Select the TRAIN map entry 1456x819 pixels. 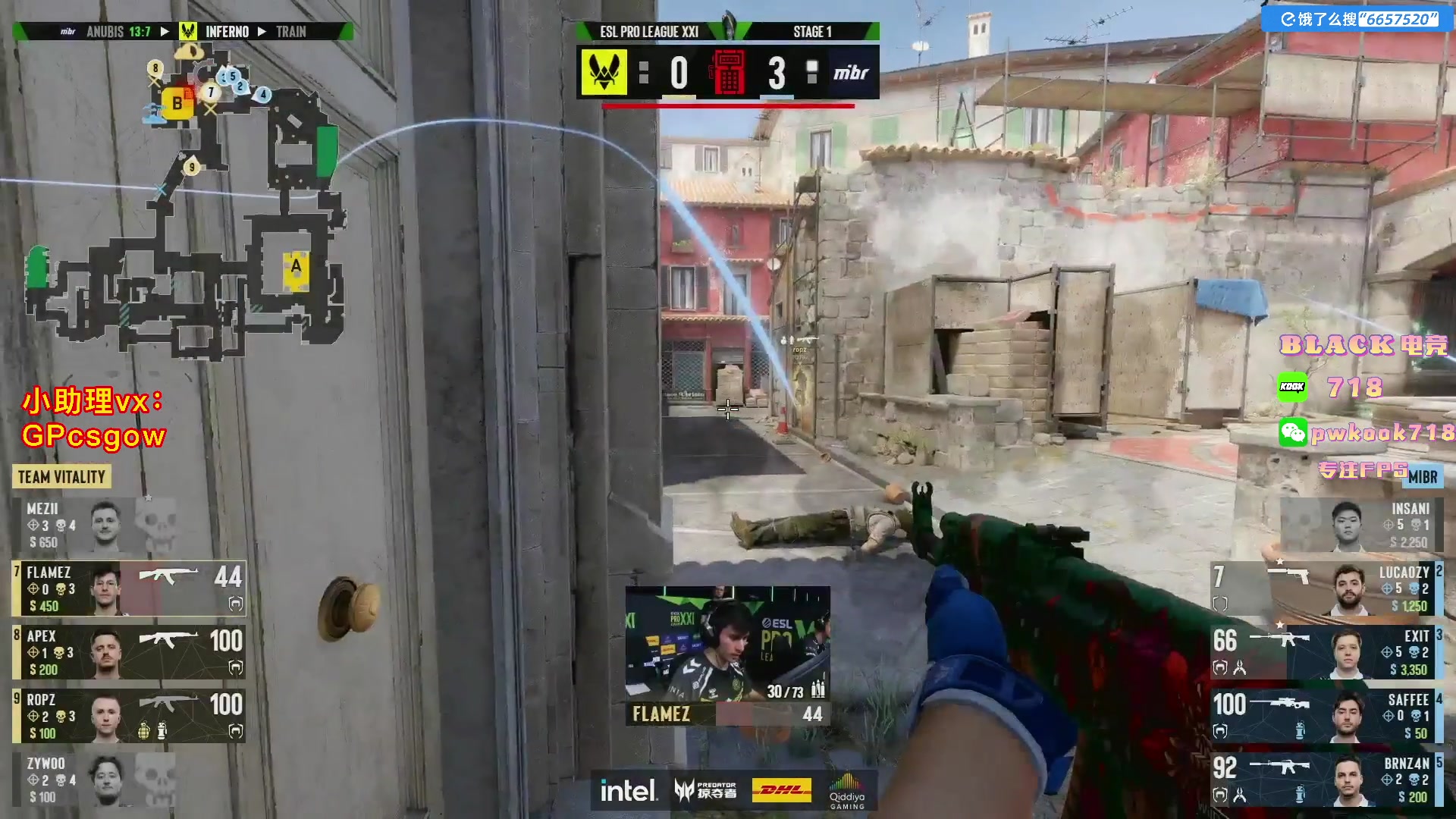click(x=291, y=32)
